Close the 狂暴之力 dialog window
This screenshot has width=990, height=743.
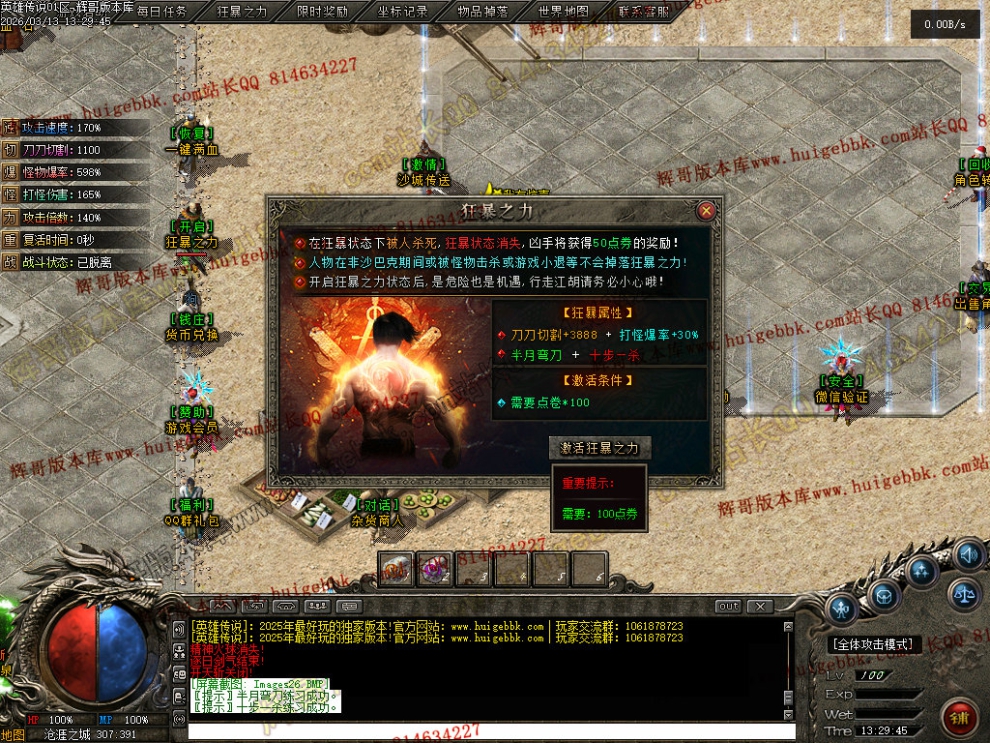[x=706, y=211]
